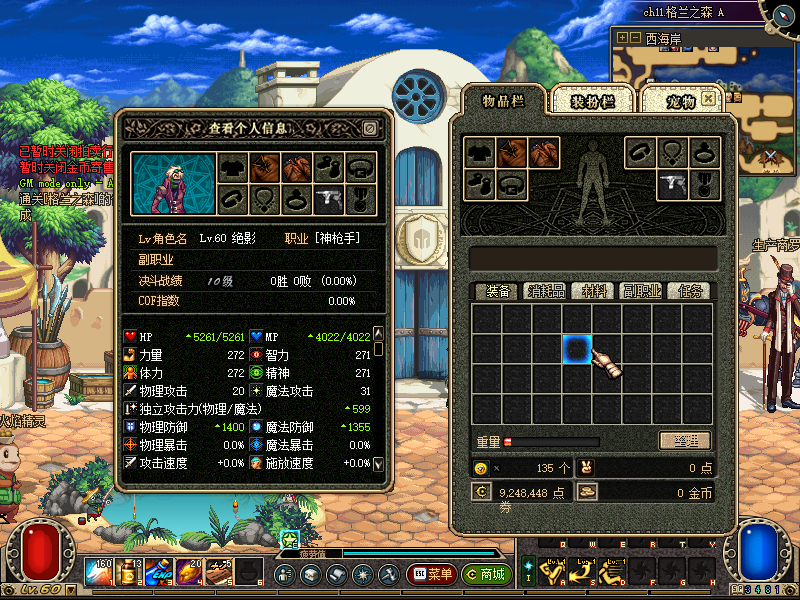Screen dimensions: 800x600
Task: Use the blue potion hotbar slot
Action: click(158, 573)
